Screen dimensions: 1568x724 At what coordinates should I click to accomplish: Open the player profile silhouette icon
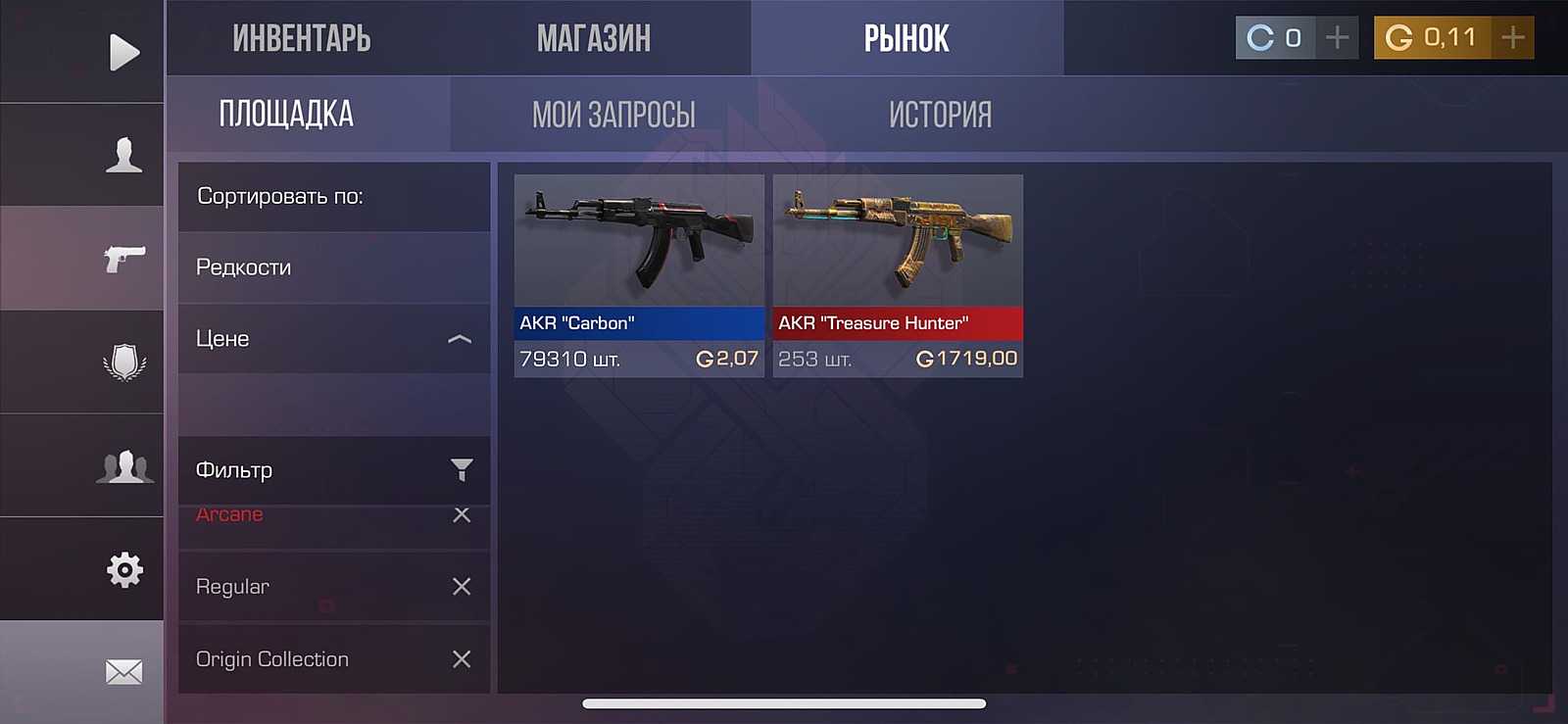(124, 155)
